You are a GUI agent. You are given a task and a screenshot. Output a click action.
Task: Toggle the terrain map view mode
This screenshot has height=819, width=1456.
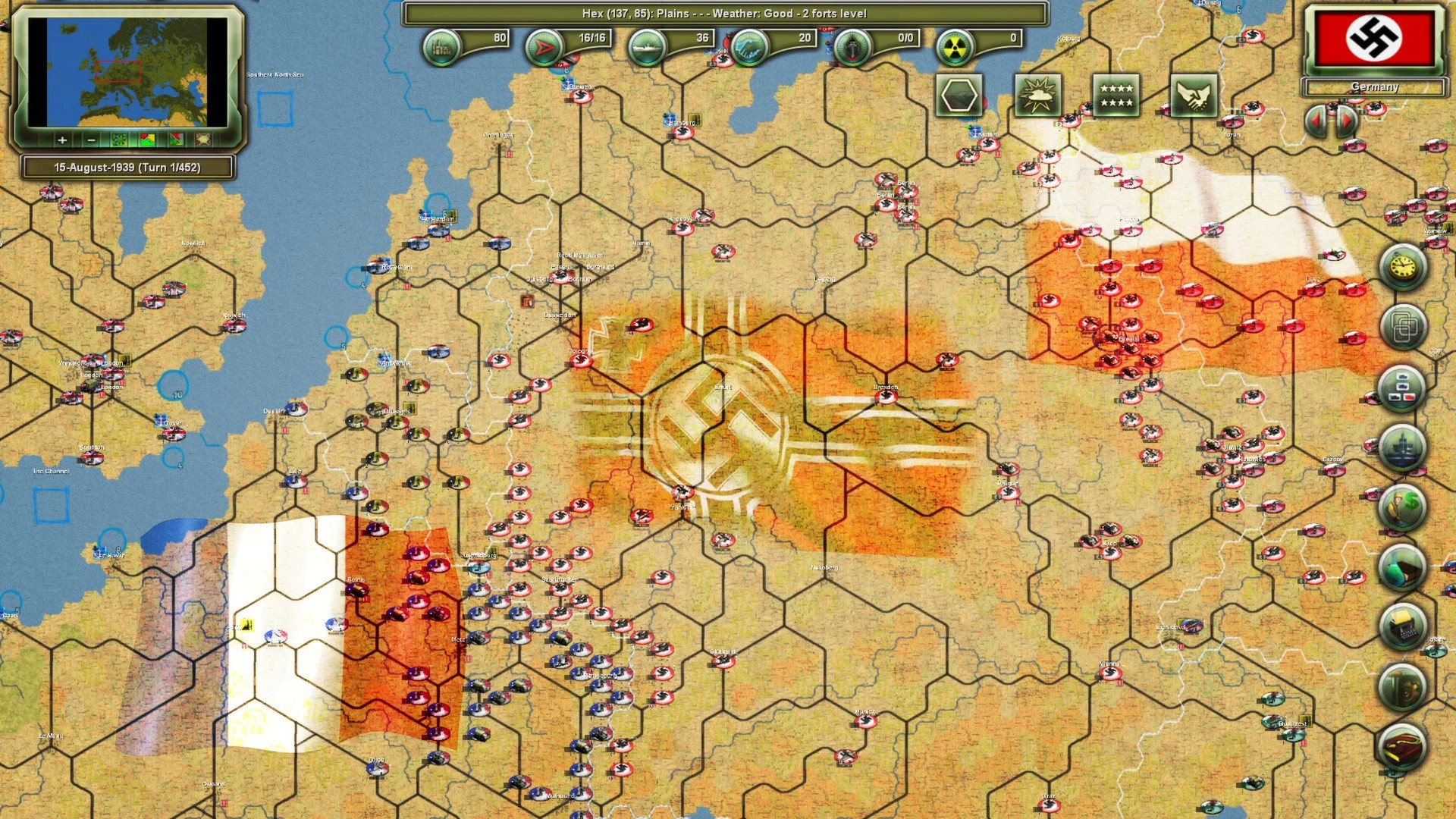click(x=118, y=140)
